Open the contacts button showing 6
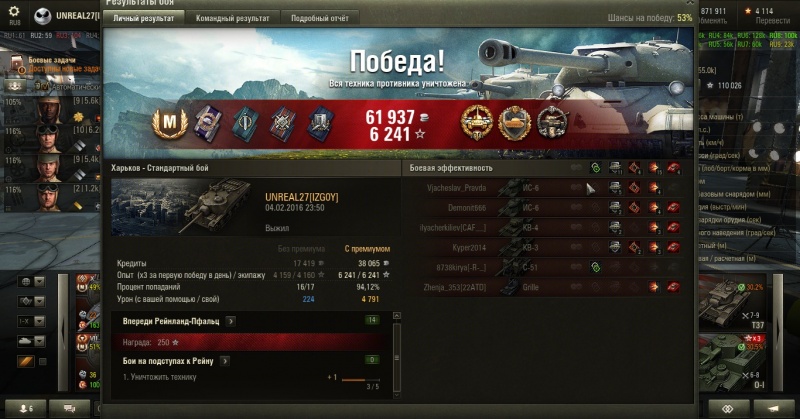The width and height of the screenshot is (800, 419). point(24,408)
